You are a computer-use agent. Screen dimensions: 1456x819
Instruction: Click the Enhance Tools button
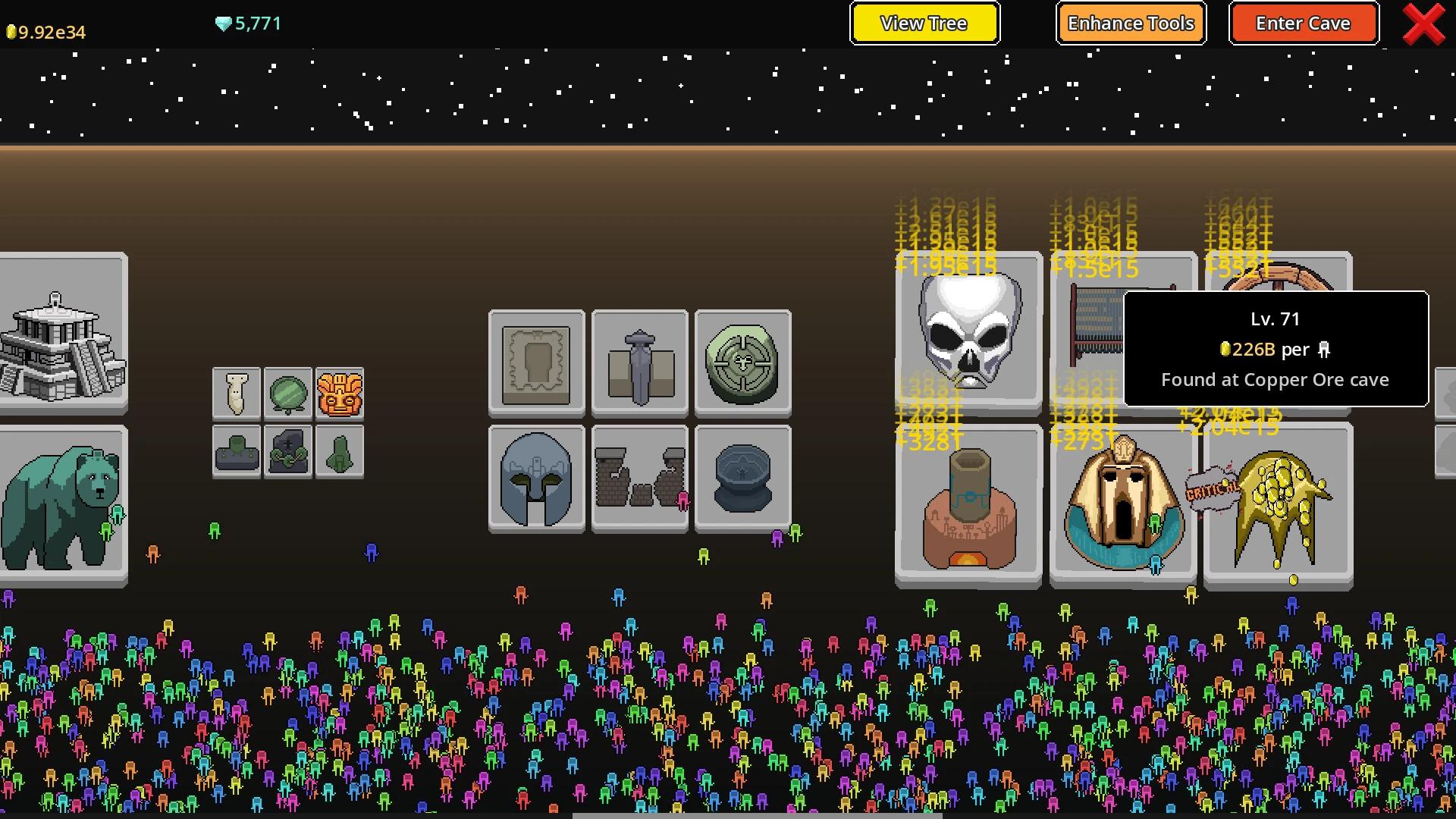coord(1131,23)
